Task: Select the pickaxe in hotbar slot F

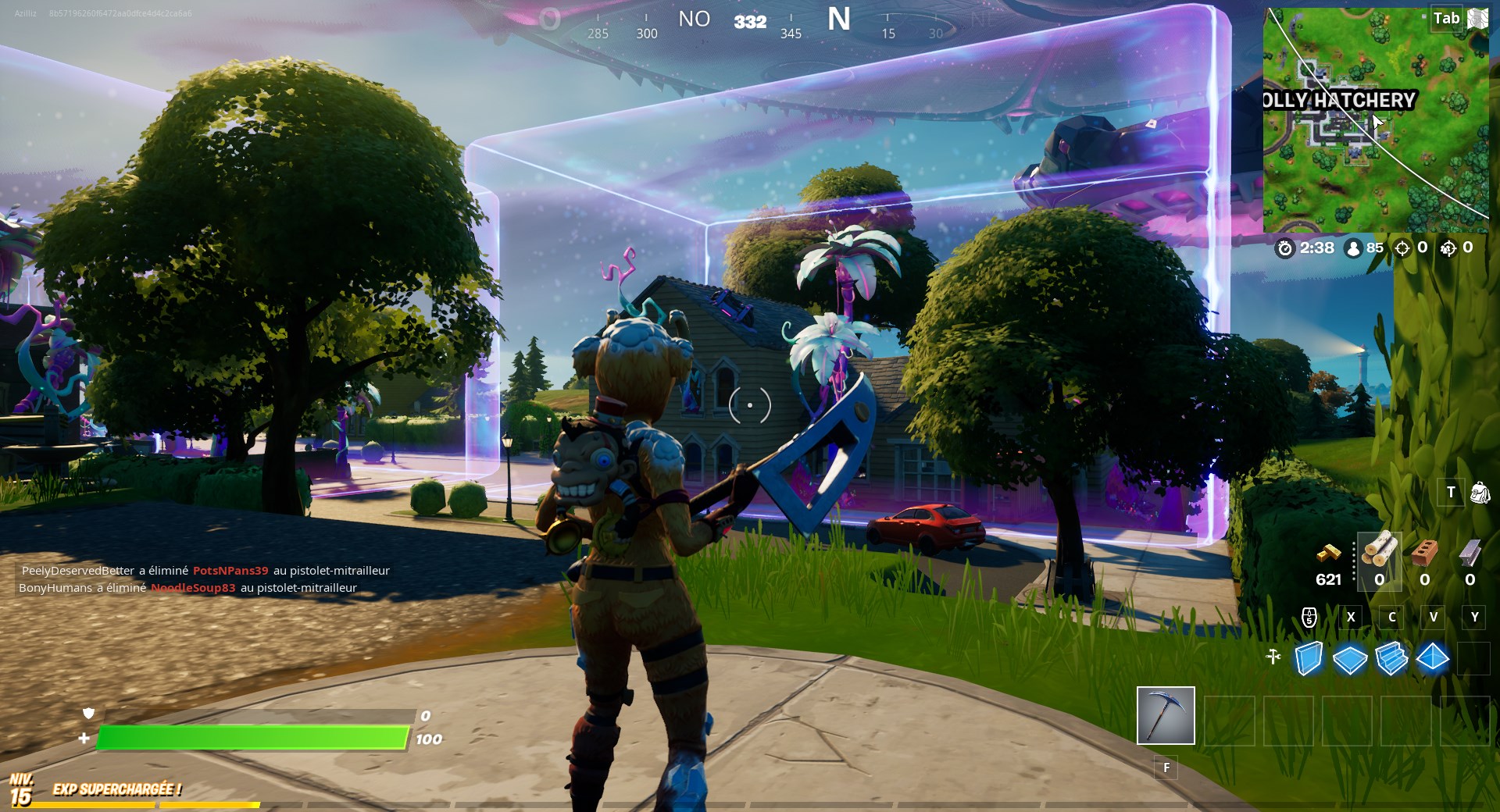Action: (x=1166, y=716)
